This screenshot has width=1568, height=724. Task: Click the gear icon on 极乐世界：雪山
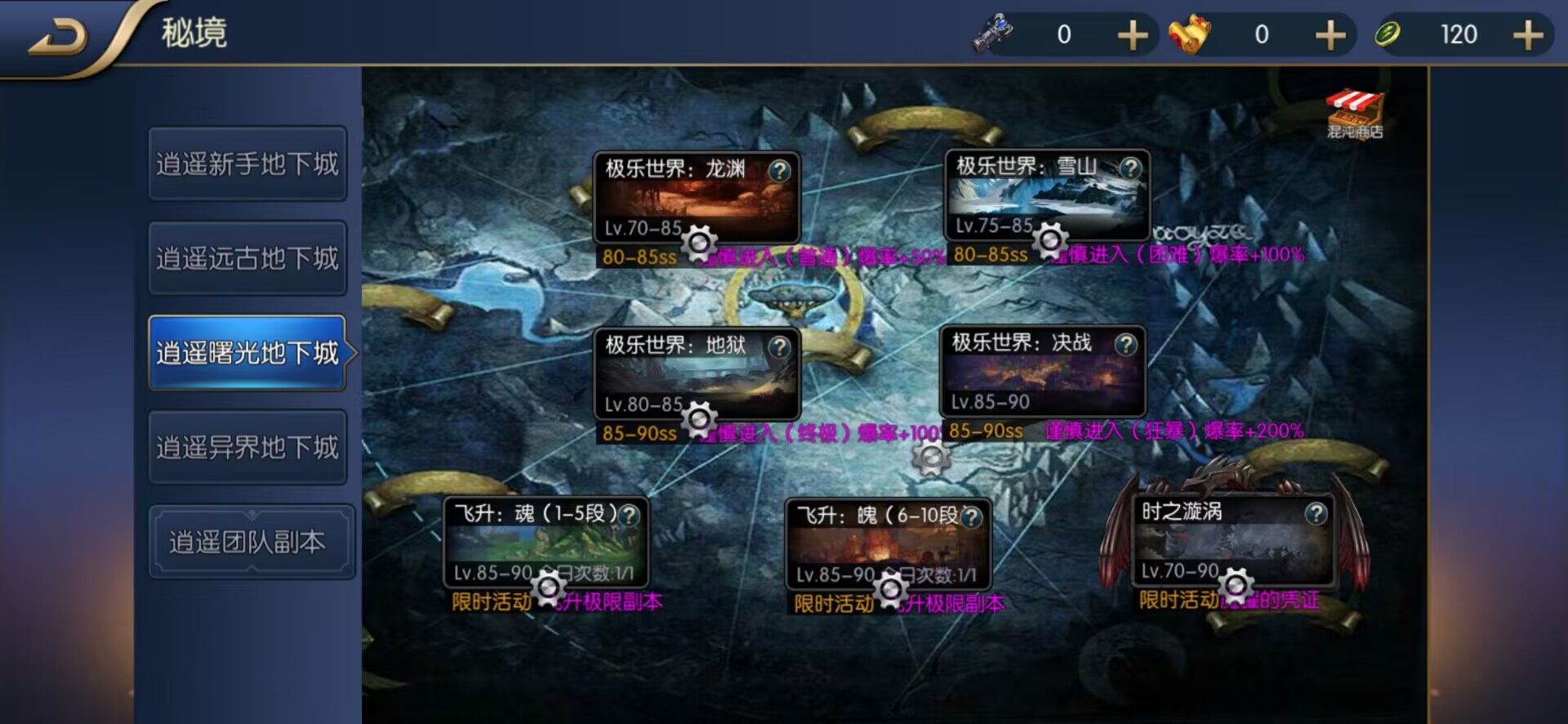1049,241
